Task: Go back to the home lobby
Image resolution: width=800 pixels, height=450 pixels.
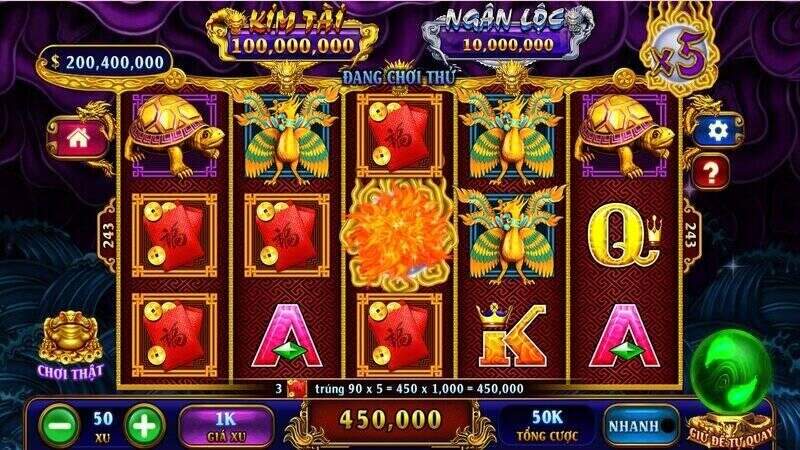Action: point(84,137)
